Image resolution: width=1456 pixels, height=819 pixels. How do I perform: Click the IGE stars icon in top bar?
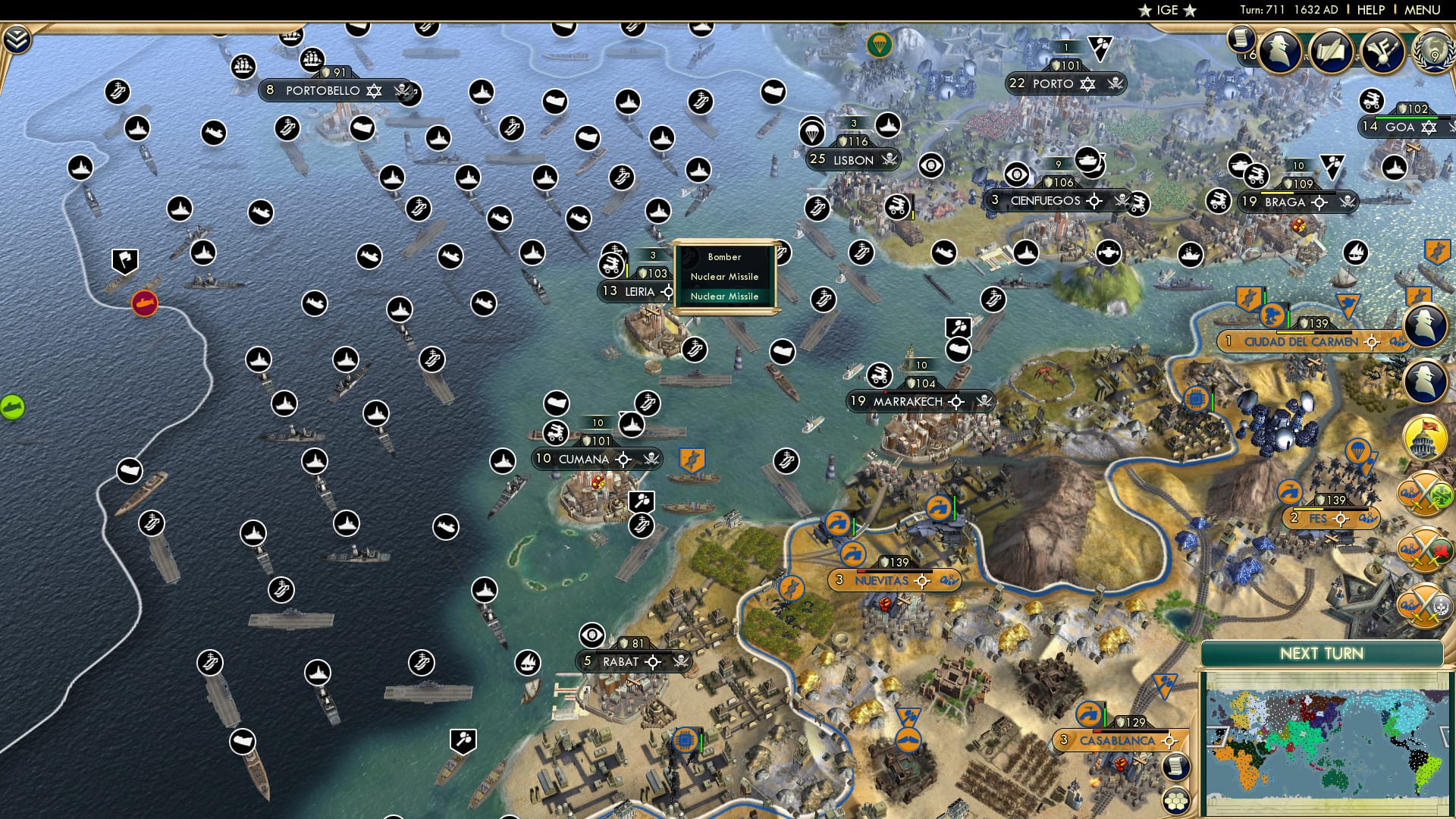pyautogui.click(x=1168, y=10)
